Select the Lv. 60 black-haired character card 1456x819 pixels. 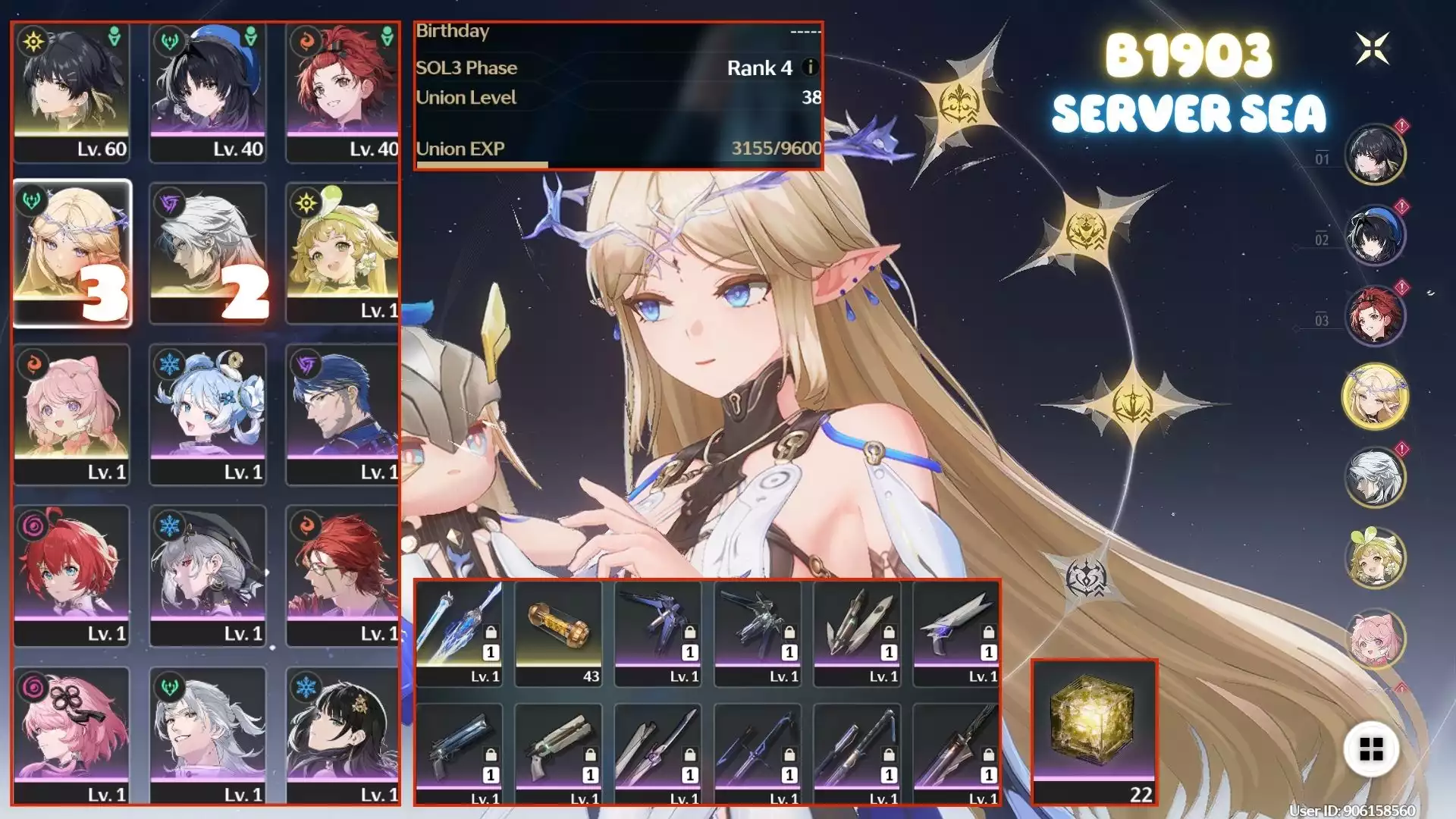(x=72, y=93)
